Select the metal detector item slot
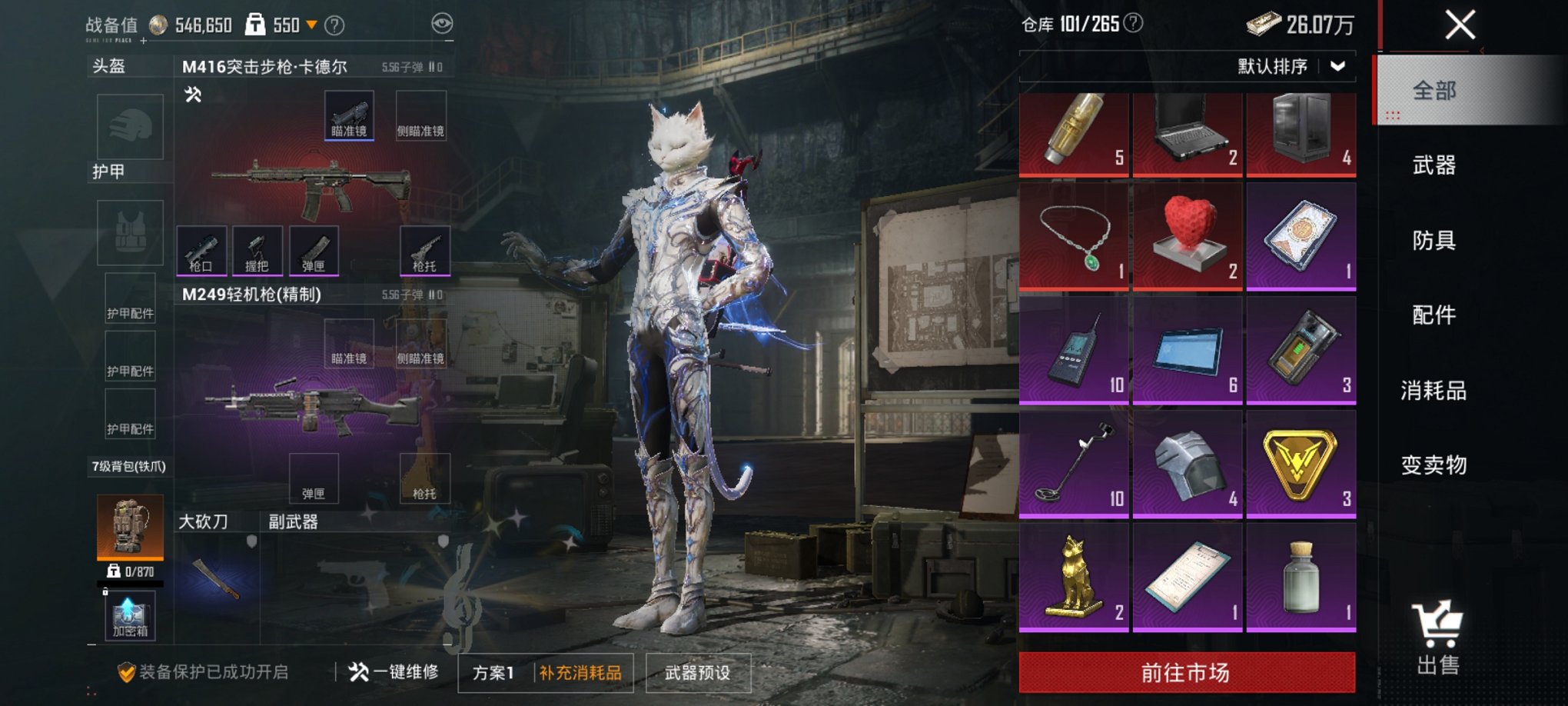 (1074, 463)
